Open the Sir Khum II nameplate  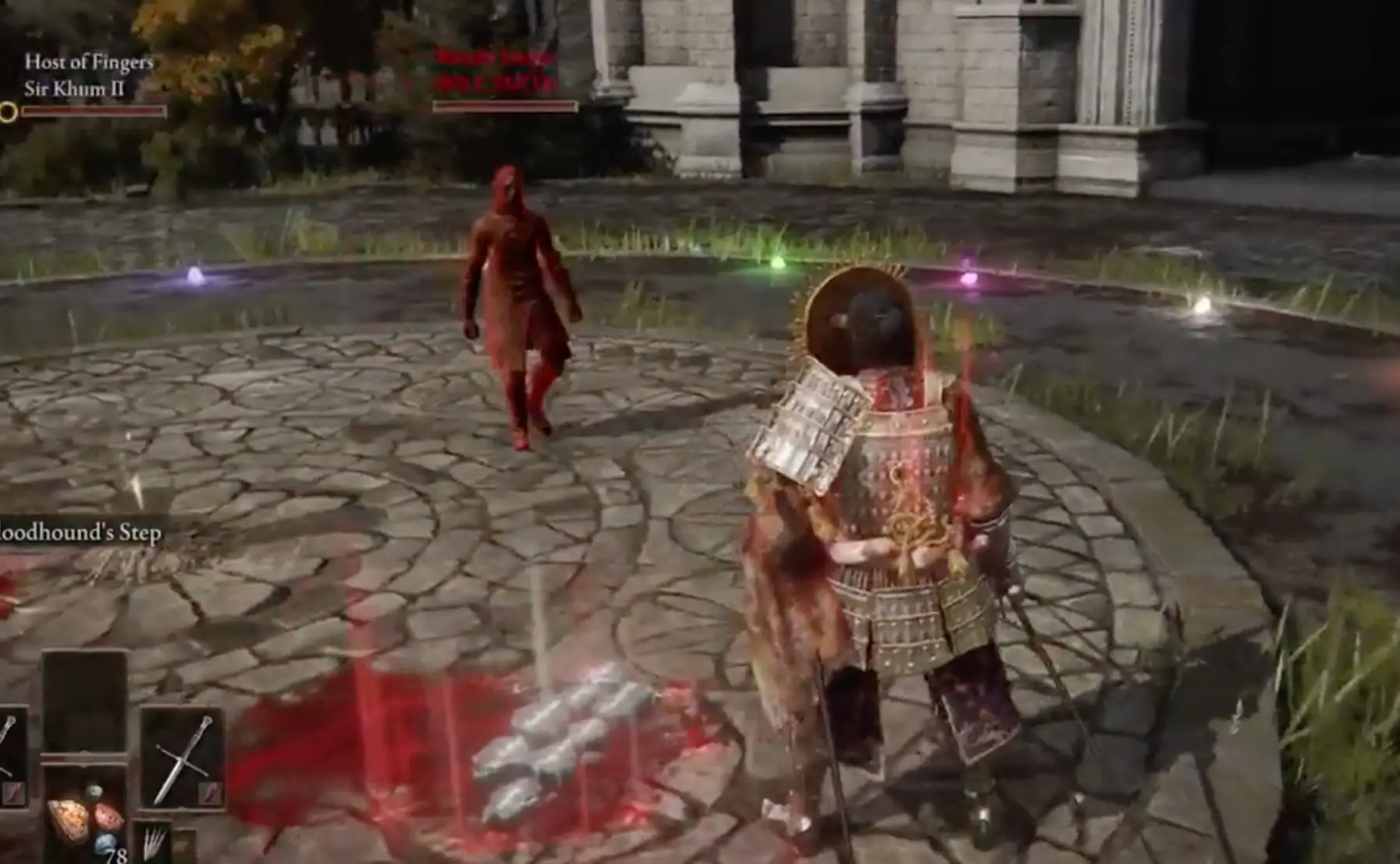click(74, 87)
